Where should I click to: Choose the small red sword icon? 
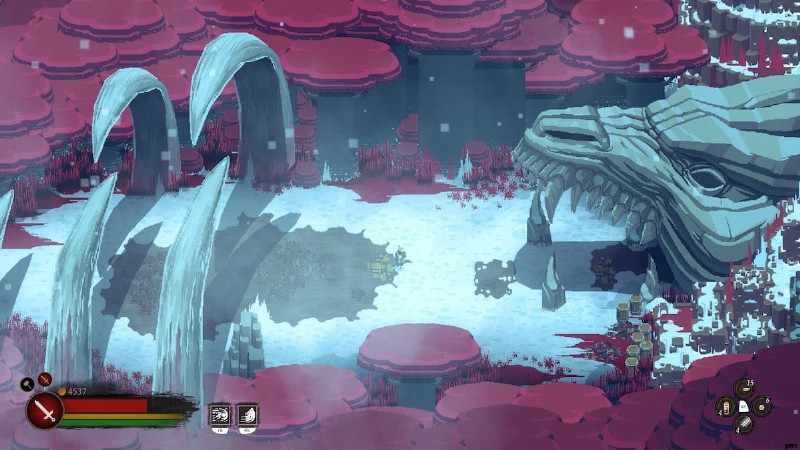click(44, 379)
